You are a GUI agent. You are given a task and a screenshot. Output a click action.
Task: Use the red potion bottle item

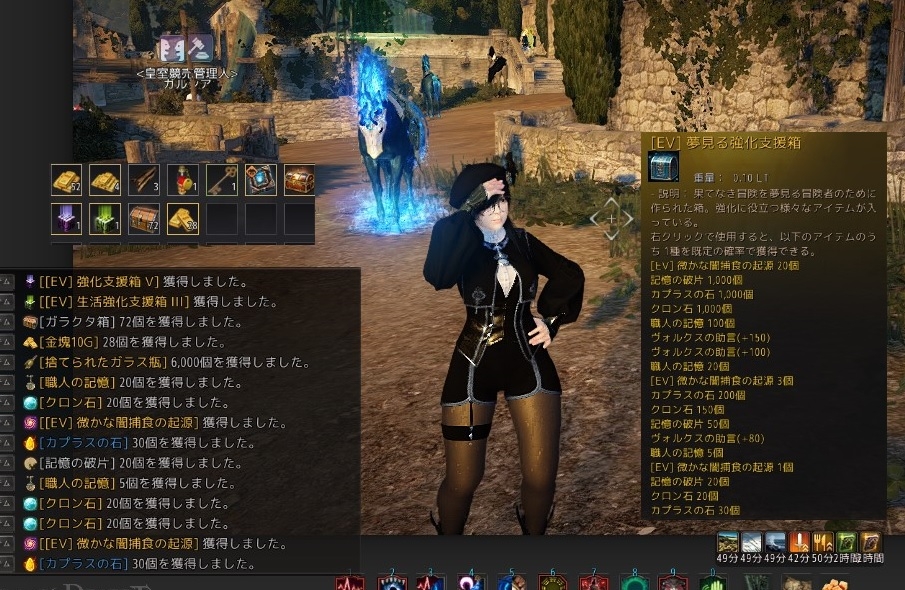183,180
